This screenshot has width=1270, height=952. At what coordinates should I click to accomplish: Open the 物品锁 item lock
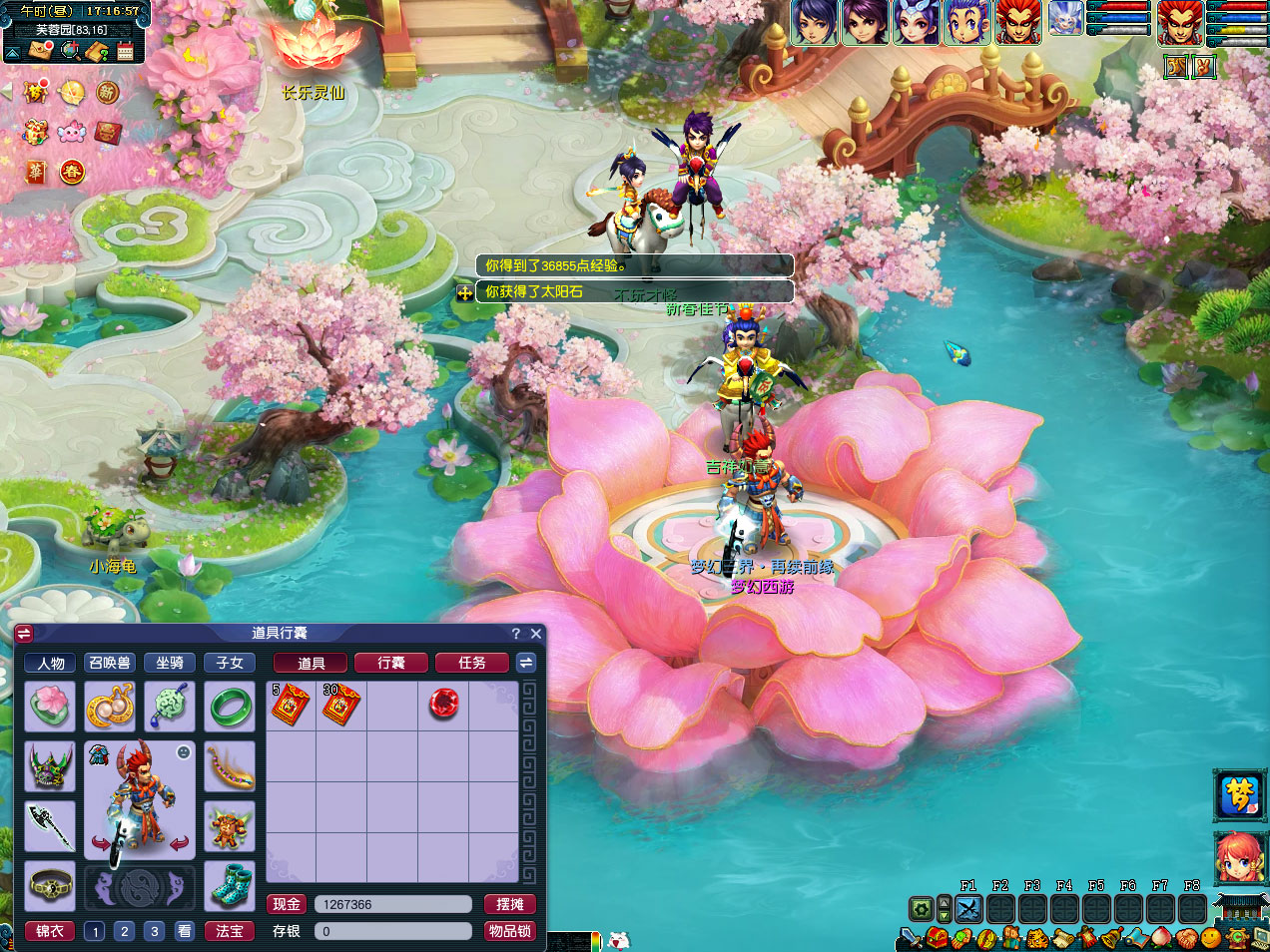coord(510,931)
